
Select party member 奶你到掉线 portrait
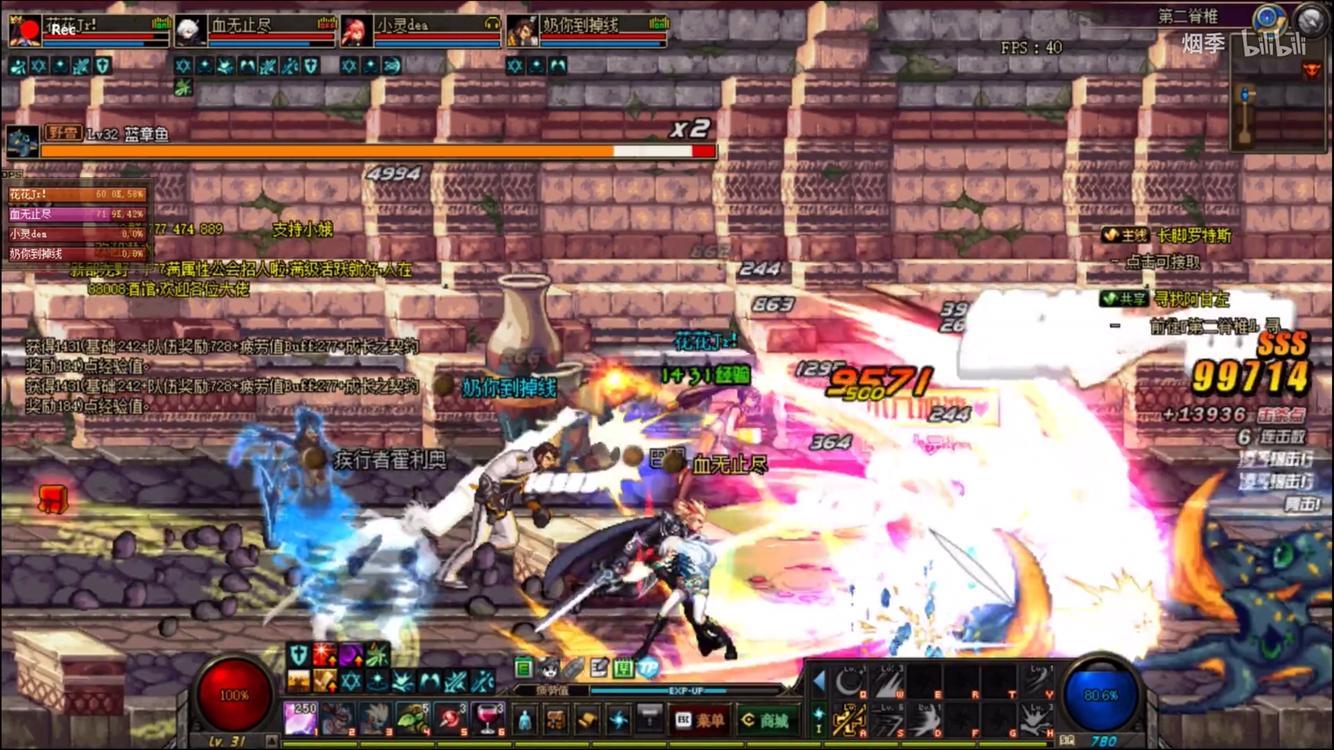click(x=520, y=32)
